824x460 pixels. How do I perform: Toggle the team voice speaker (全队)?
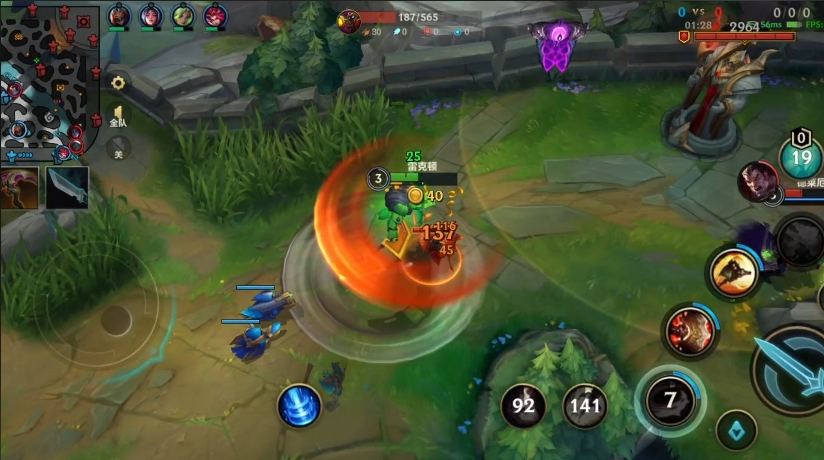point(118,116)
